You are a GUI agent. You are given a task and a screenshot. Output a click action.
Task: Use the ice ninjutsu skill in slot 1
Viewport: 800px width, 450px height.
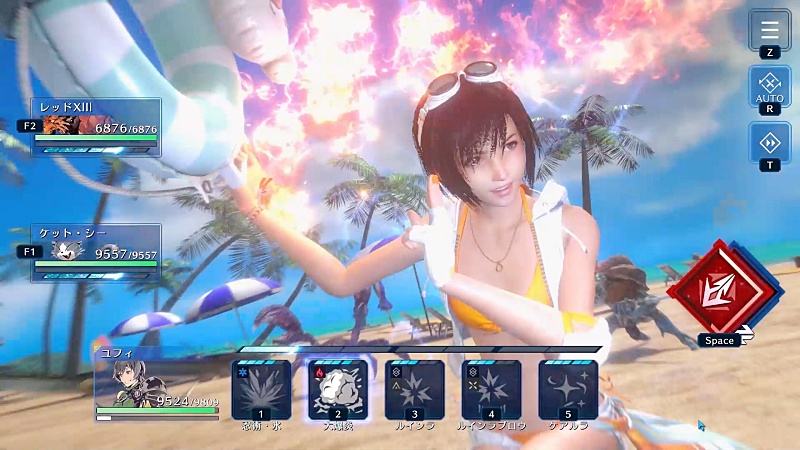(261, 388)
